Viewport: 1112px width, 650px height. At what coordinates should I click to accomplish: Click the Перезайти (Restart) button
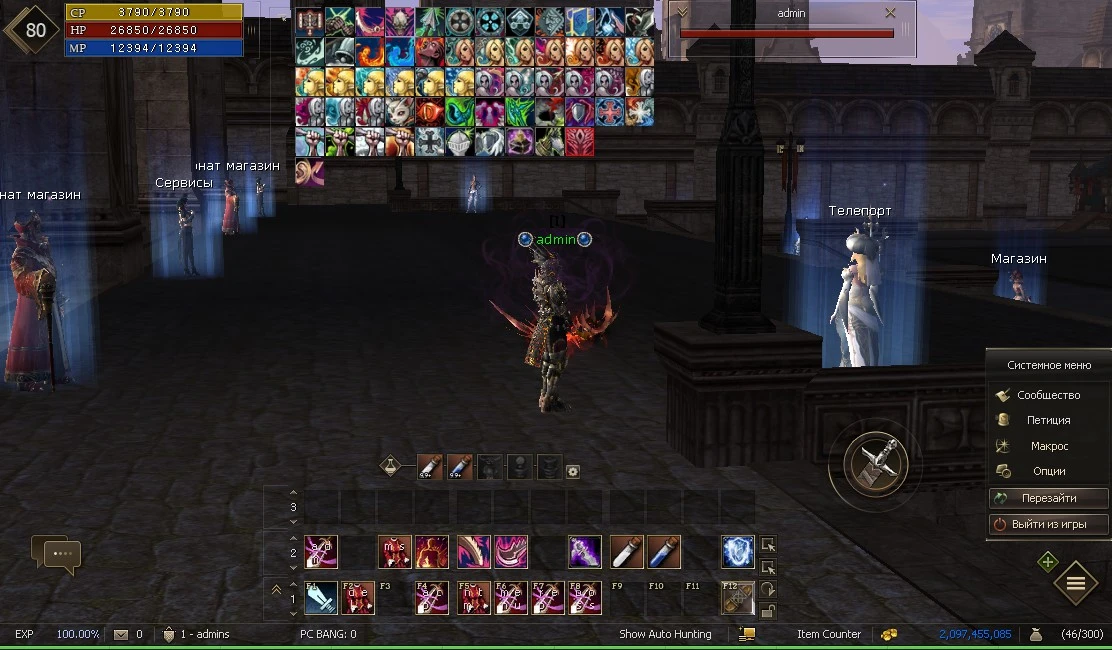point(1048,498)
